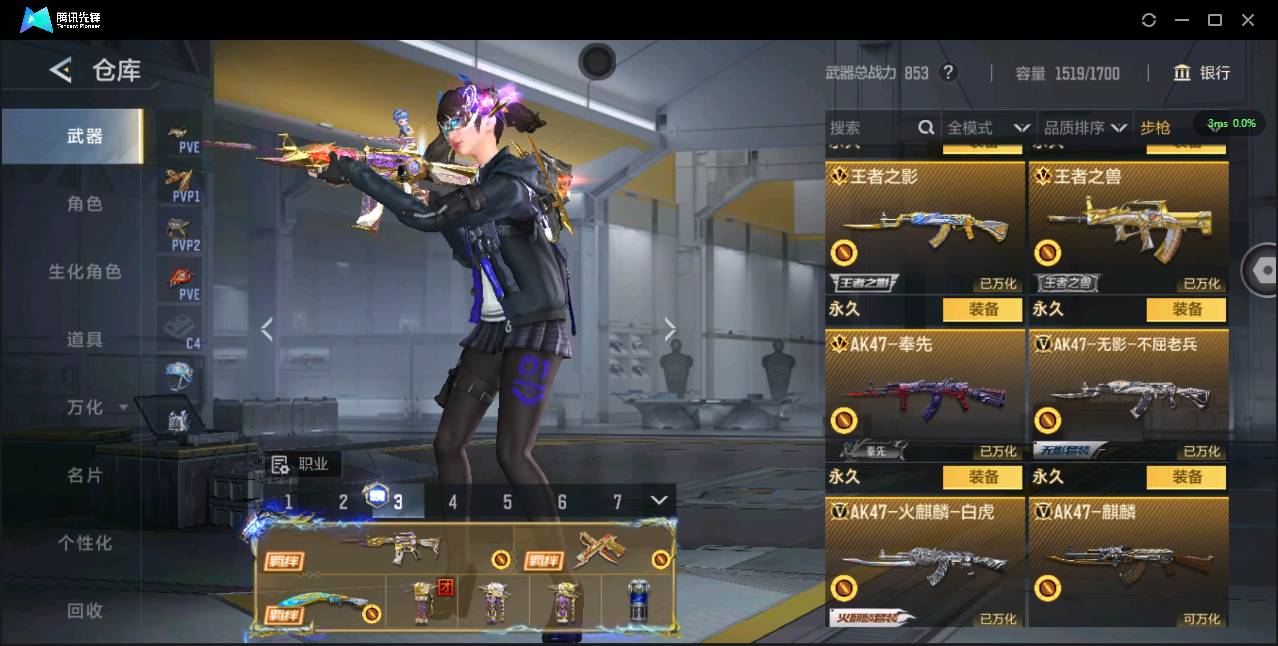Open the 全模式 mode dropdown

[x=988, y=128]
